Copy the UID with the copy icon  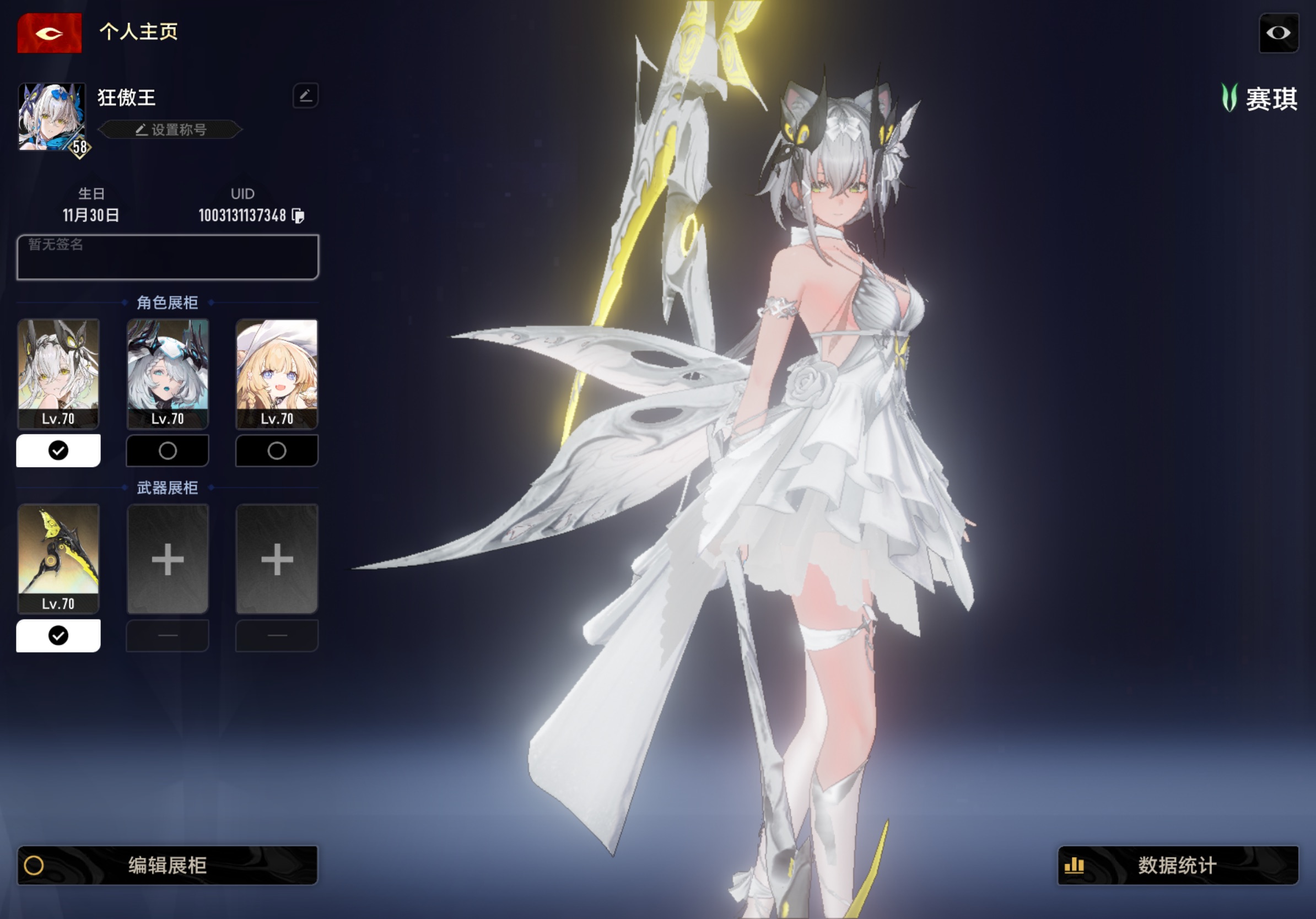298,215
